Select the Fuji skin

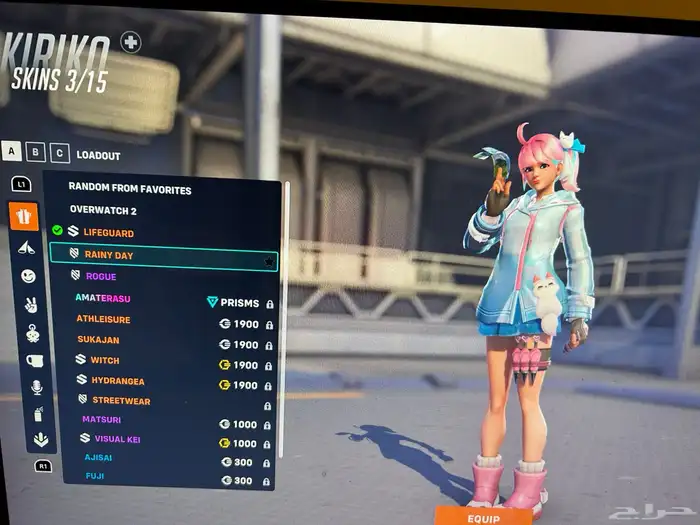pos(95,477)
